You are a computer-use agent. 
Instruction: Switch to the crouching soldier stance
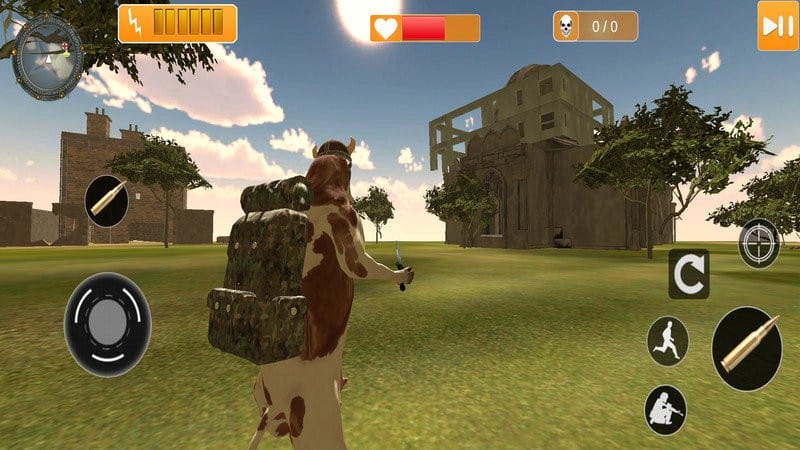click(x=665, y=409)
